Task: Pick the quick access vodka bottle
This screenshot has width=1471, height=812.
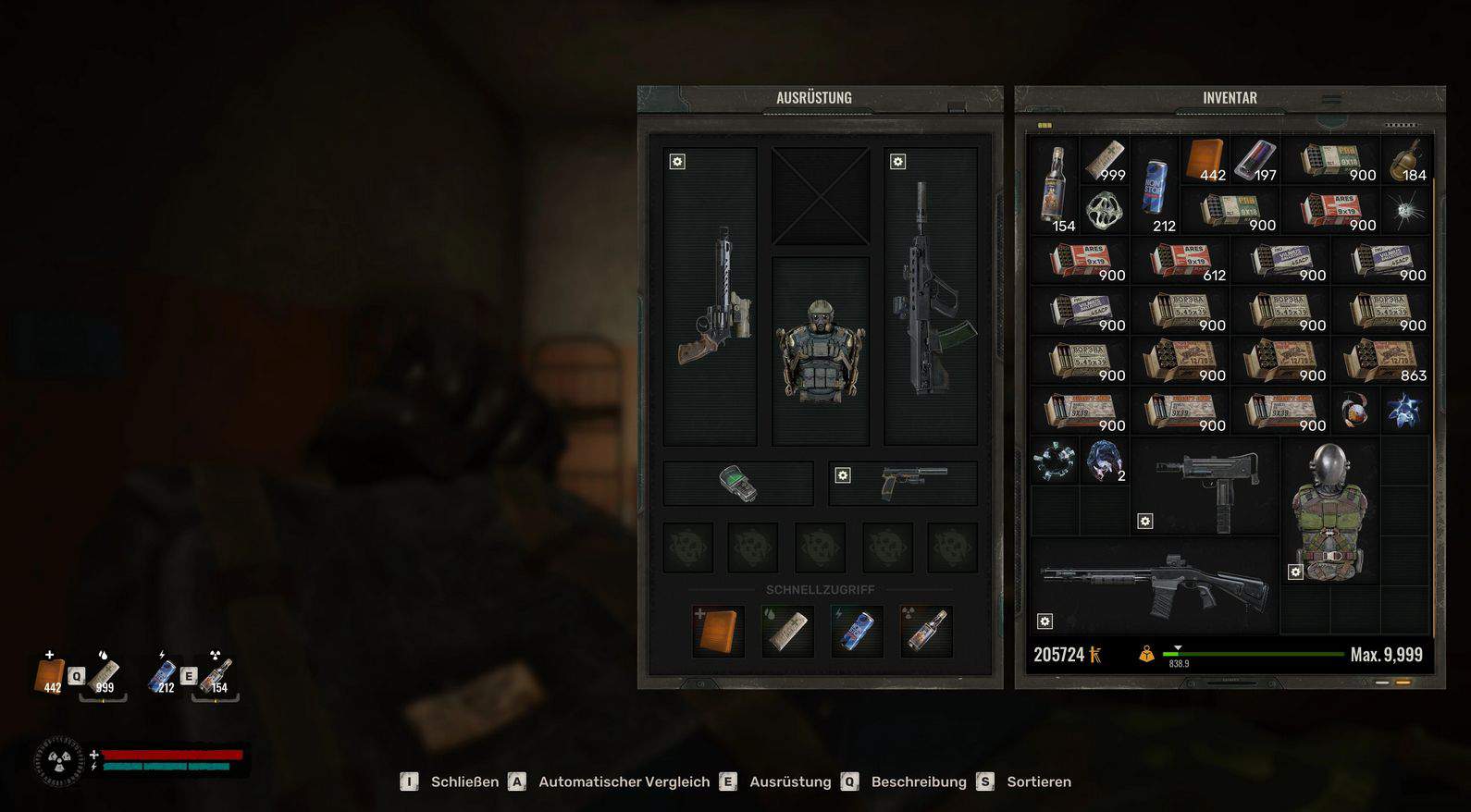Action: coord(926,631)
